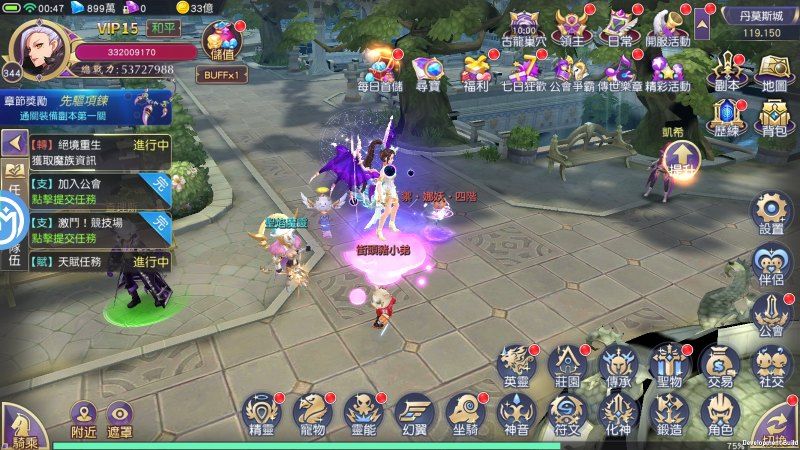The height and width of the screenshot is (450, 800).
Task: Enter the 副本 dungeon menu
Action: [727, 72]
